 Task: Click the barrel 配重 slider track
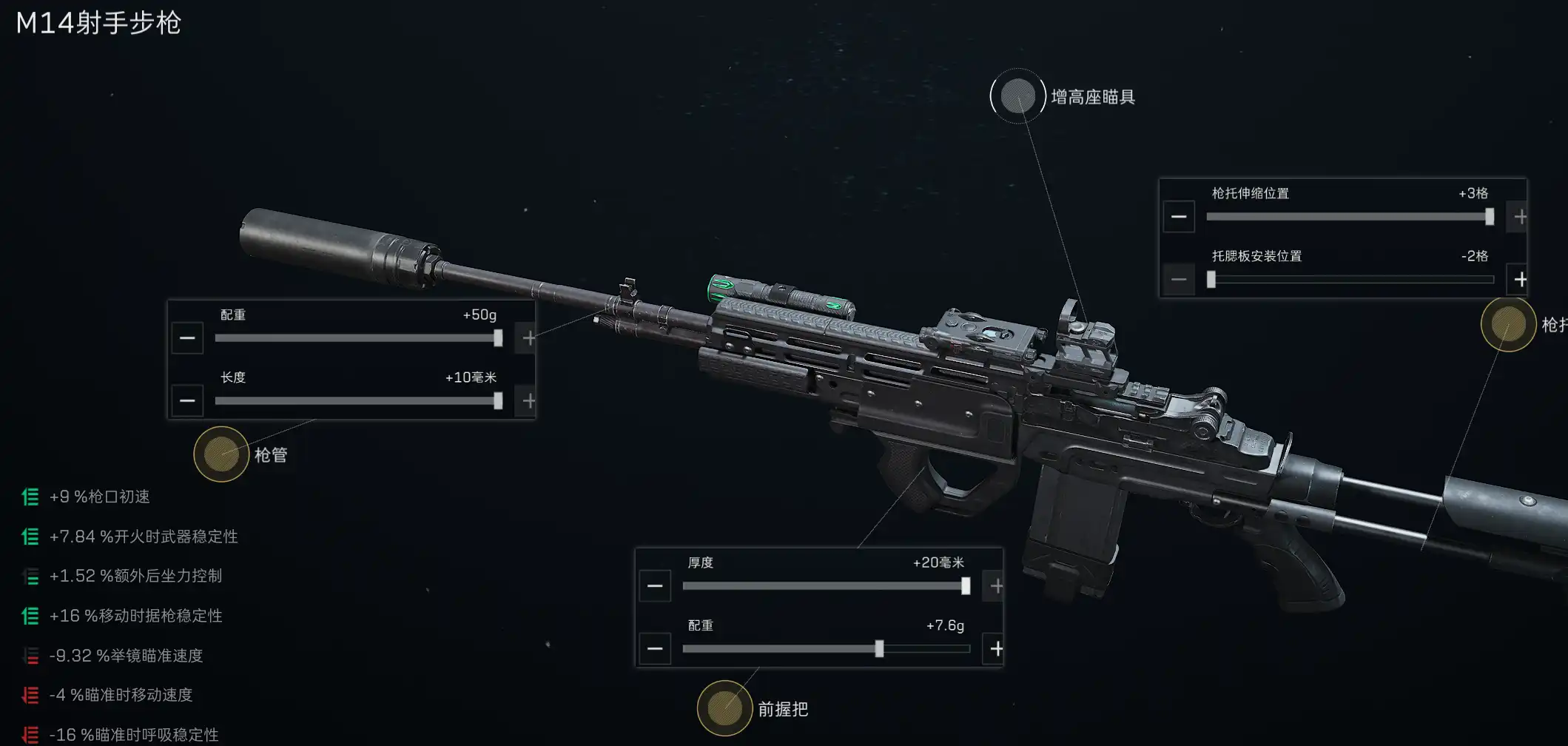(x=355, y=338)
